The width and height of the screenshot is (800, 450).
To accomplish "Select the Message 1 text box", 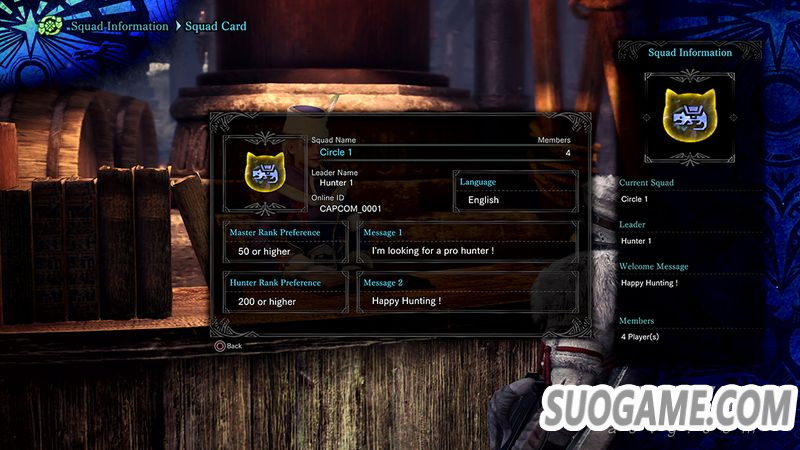I will [x=467, y=242].
